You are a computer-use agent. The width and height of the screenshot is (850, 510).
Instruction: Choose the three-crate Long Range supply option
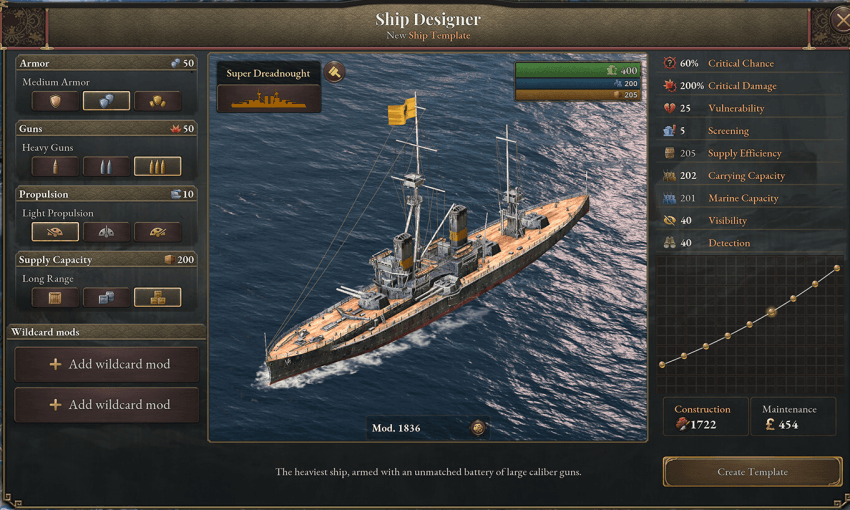tap(157, 297)
